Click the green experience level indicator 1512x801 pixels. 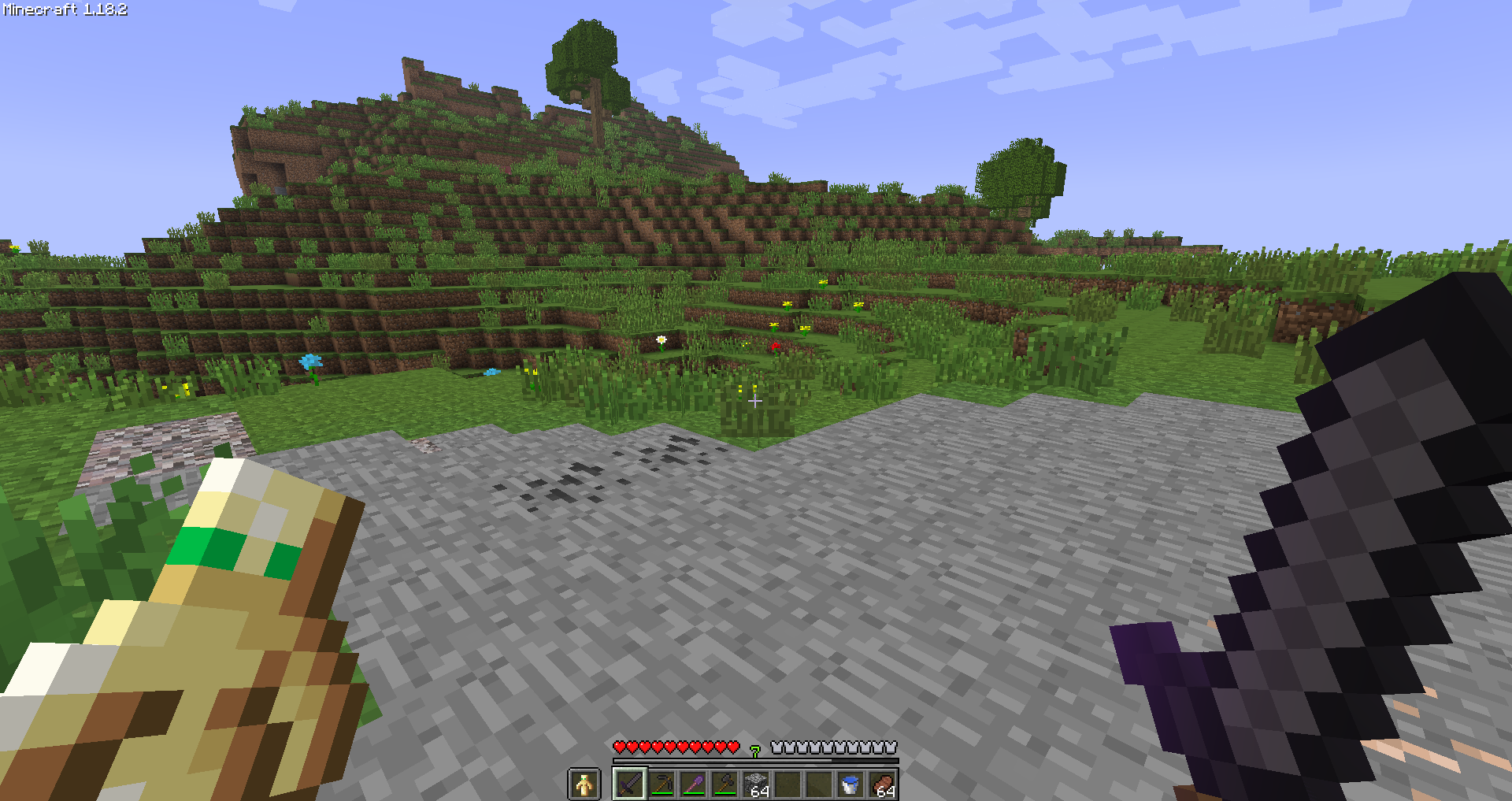coord(755,750)
